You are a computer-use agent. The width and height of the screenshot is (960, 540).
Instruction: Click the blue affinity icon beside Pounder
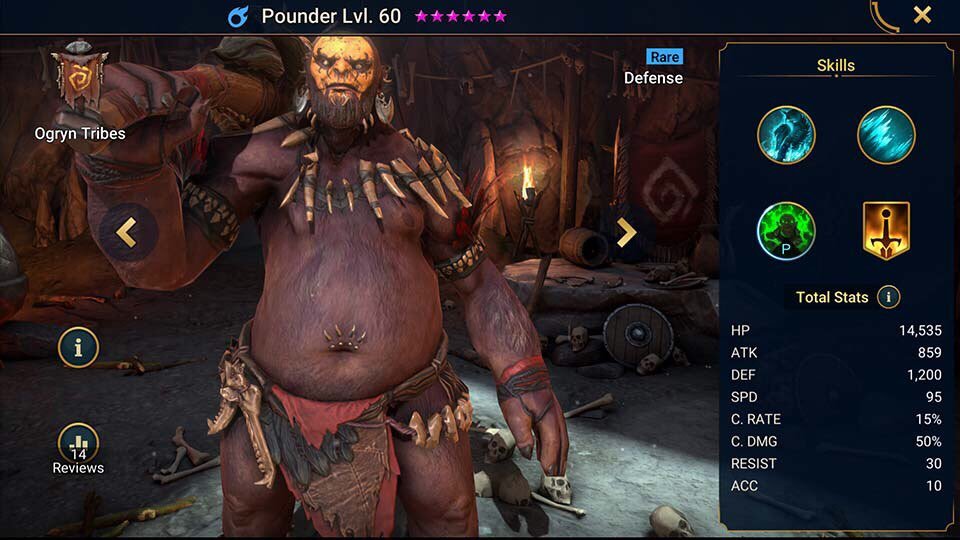click(x=239, y=16)
